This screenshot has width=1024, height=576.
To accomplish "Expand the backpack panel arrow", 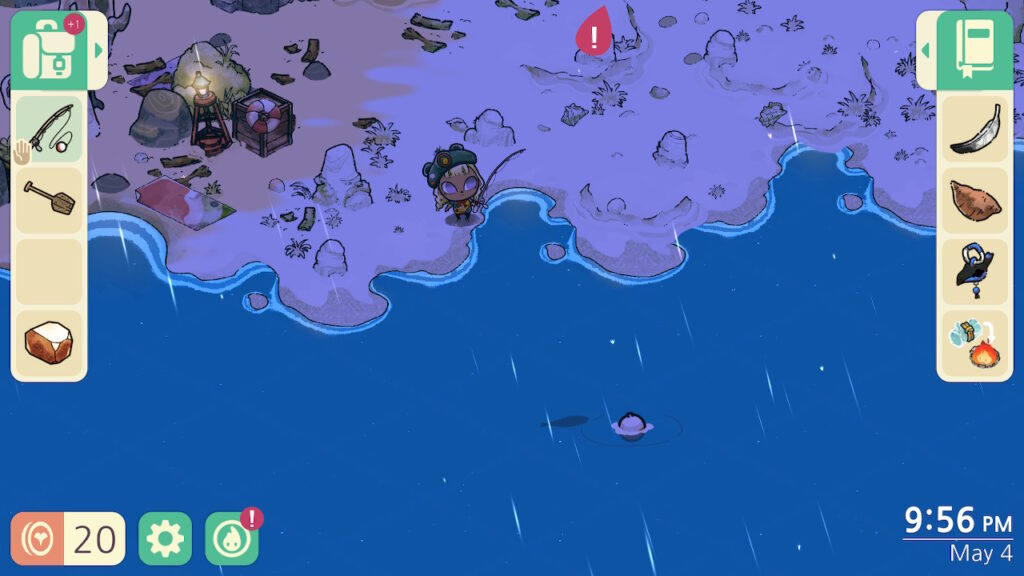I will (x=98, y=50).
